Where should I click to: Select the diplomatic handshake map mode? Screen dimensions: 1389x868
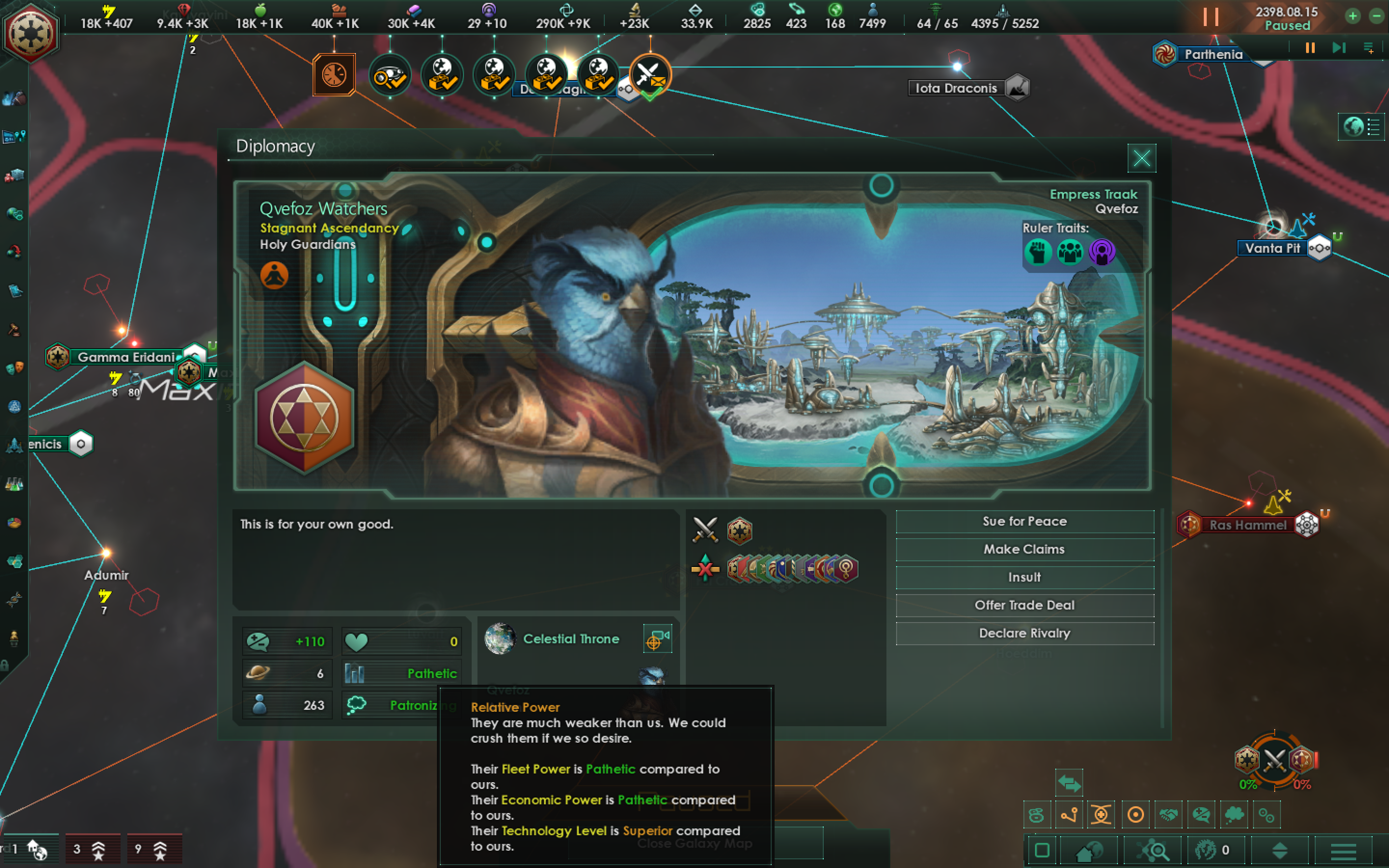tap(1168, 814)
